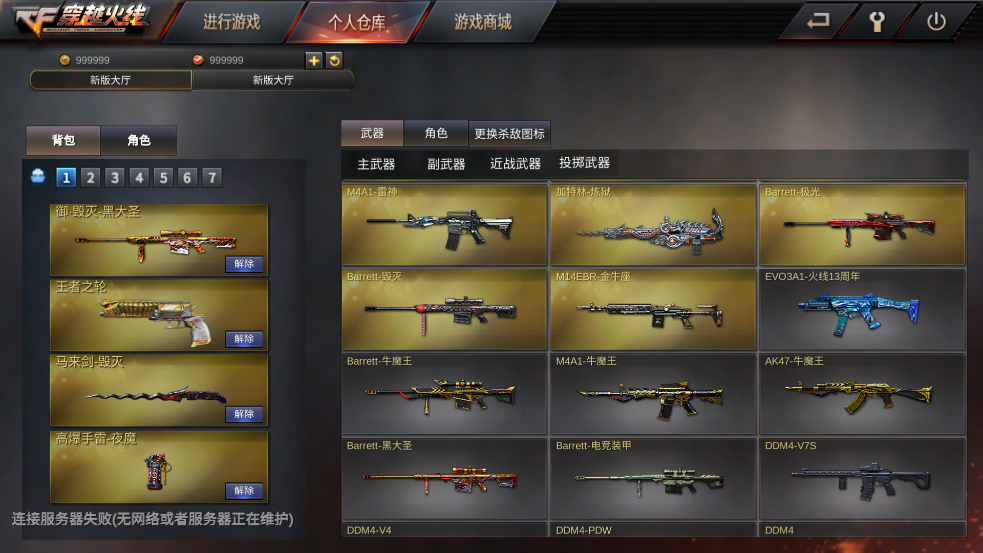Select the M4A1-雷神 rifle

point(444,224)
